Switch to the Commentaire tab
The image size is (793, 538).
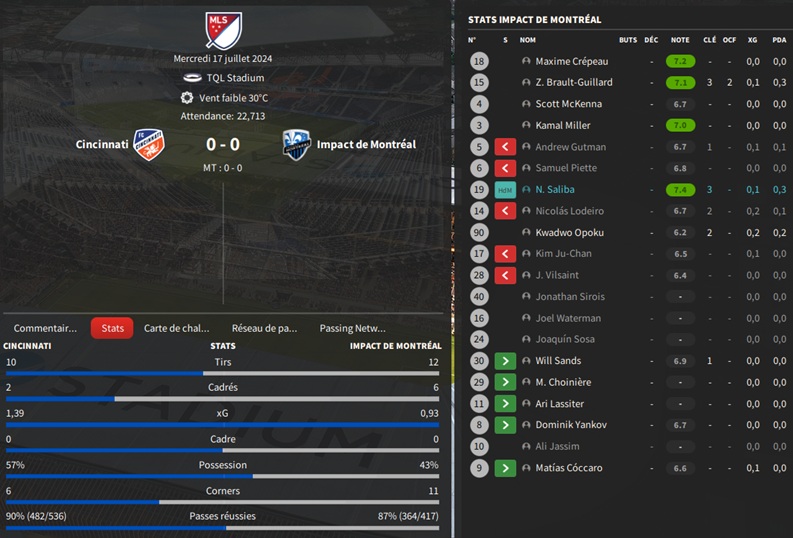[45, 328]
